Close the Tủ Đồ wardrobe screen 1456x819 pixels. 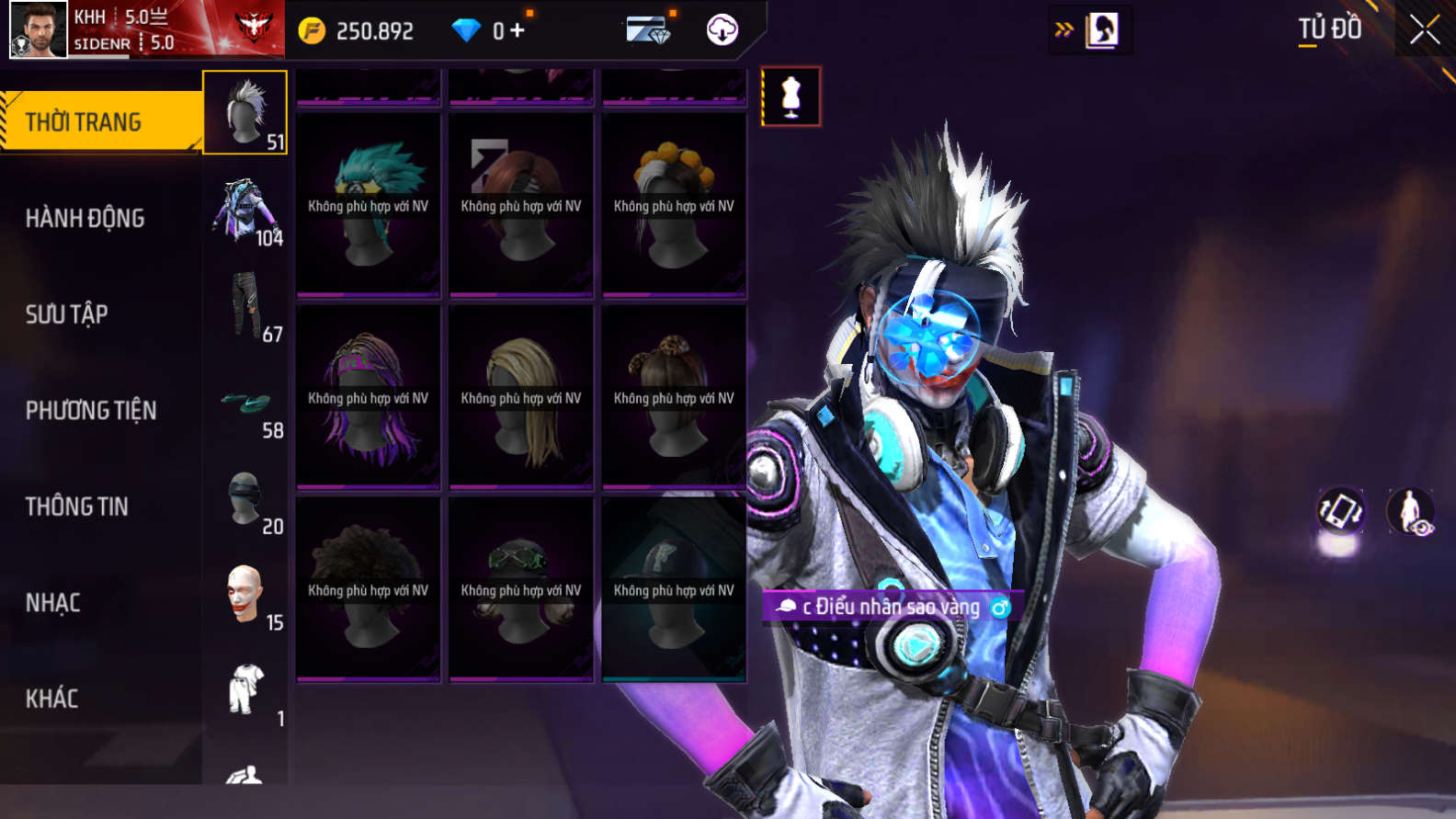(x=1424, y=29)
